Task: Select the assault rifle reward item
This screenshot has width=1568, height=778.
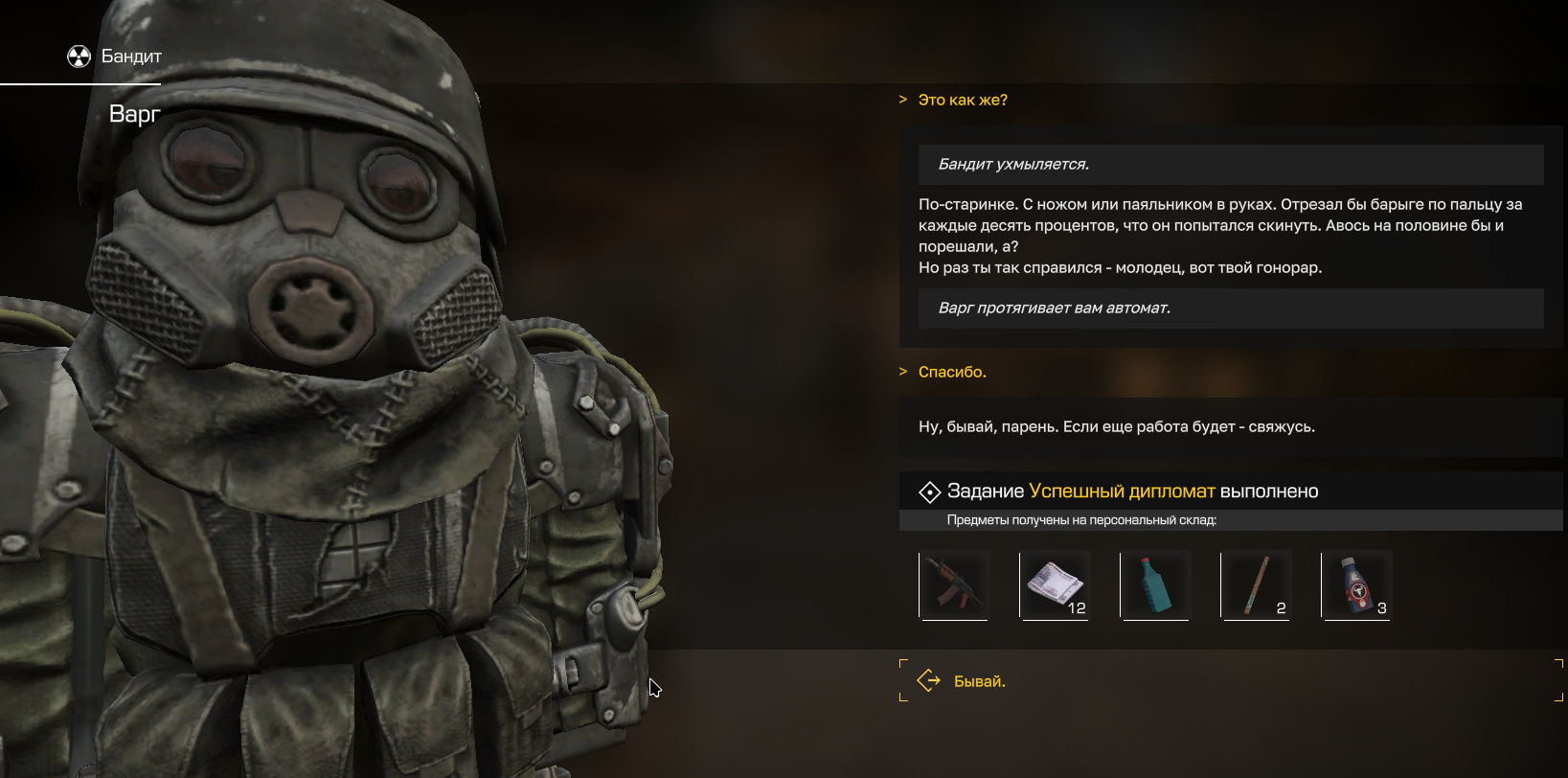Action: click(954, 585)
